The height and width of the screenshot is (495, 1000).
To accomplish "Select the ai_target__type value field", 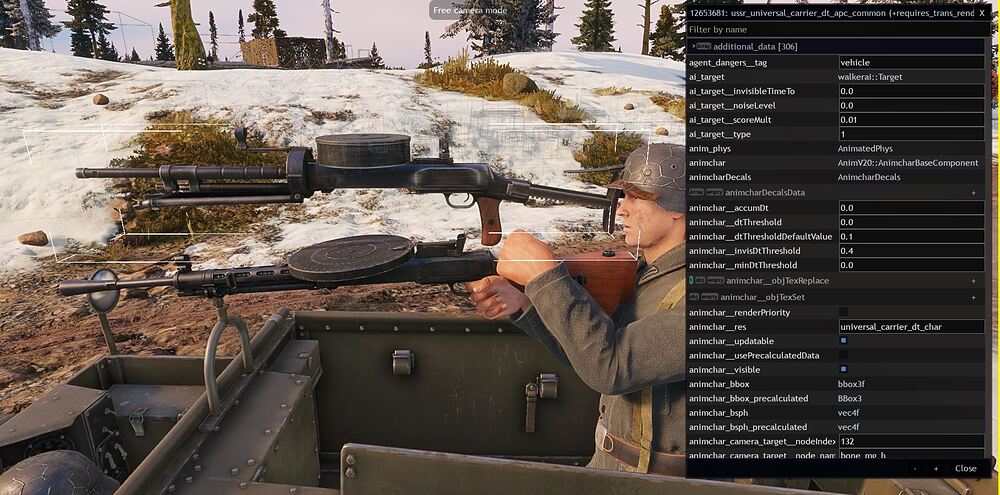I will (910, 134).
